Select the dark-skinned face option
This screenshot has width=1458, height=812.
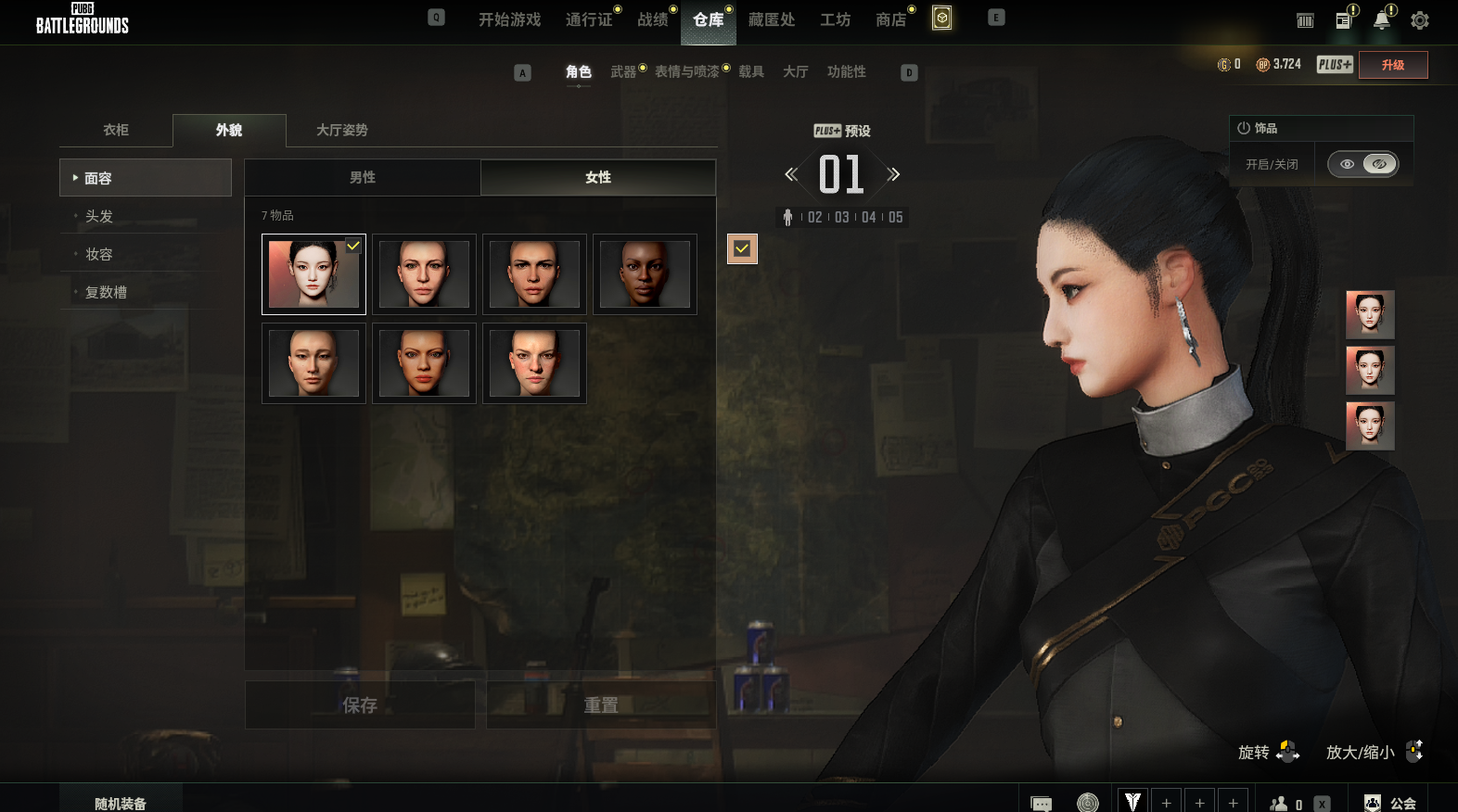click(x=645, y=274)
